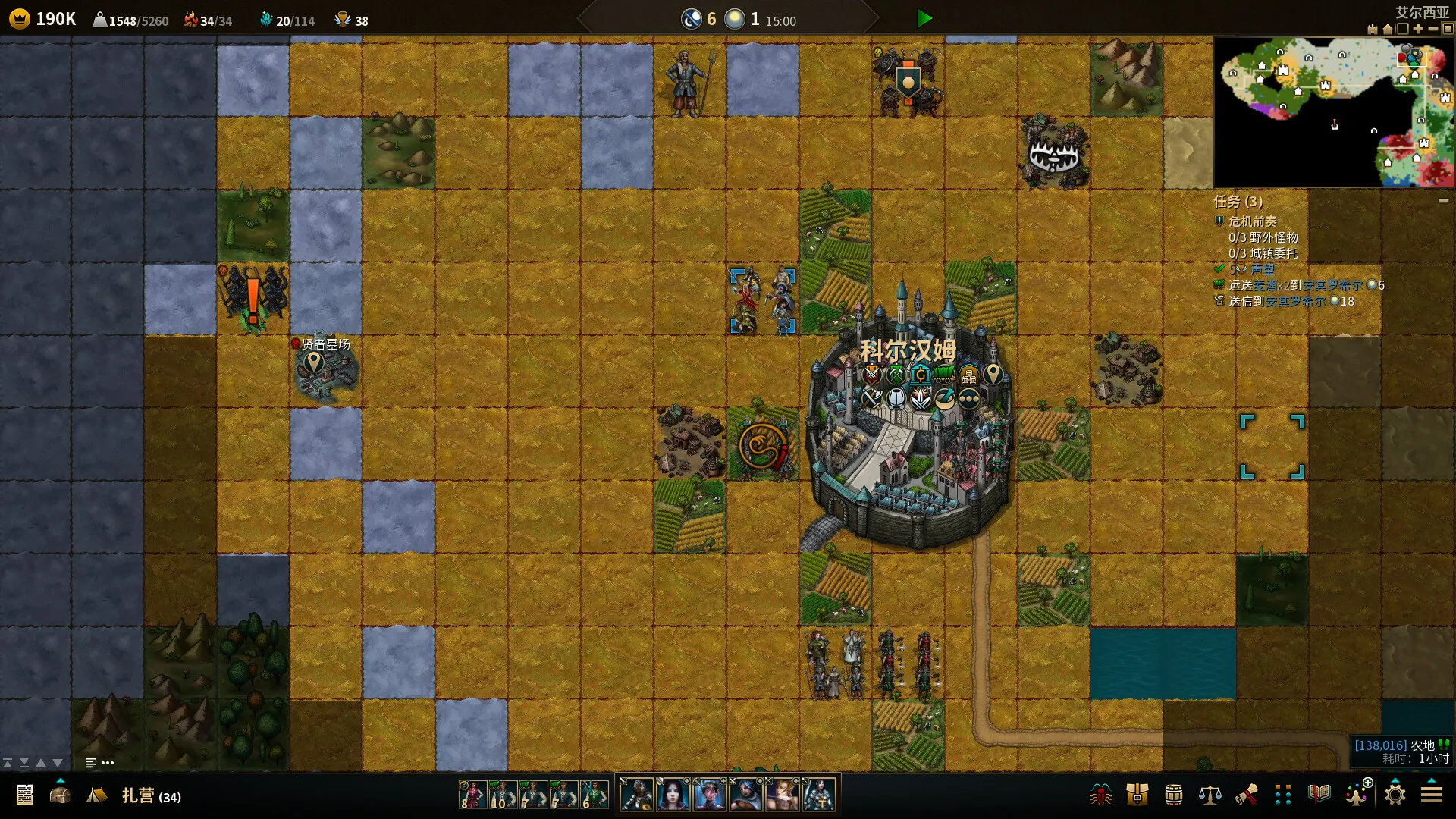Open the barrel supplies icon
Viewport: 1456px width, 819px height.
click(1173, 795)
